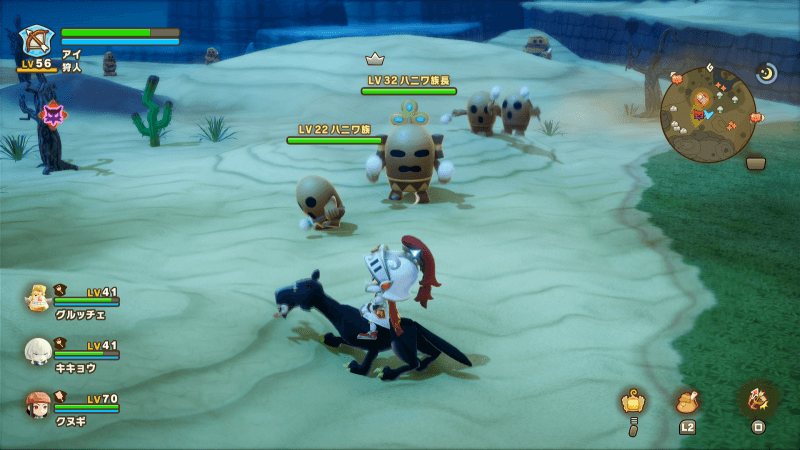Select party member グルッチェ's portrait
Viewport: 800px width, 450px height.
click(x=38, y=297)
